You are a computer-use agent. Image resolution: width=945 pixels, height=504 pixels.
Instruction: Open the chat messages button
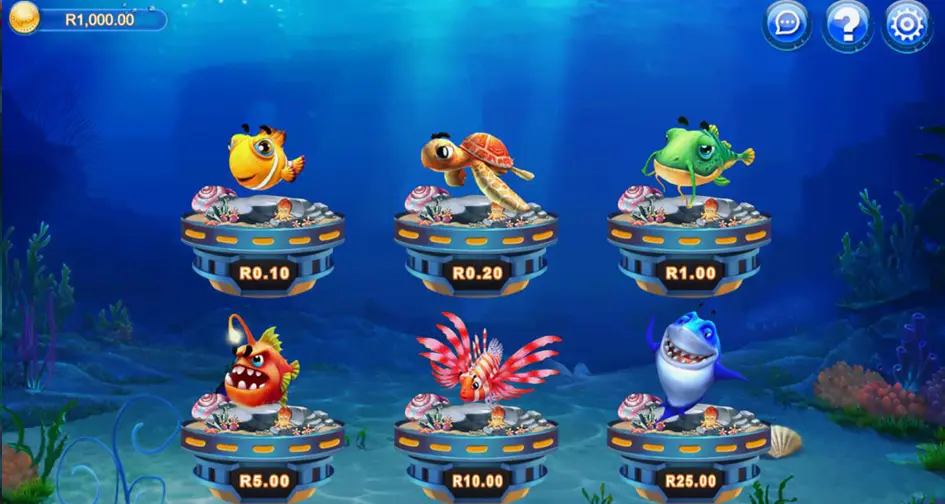tap(787, 24)
